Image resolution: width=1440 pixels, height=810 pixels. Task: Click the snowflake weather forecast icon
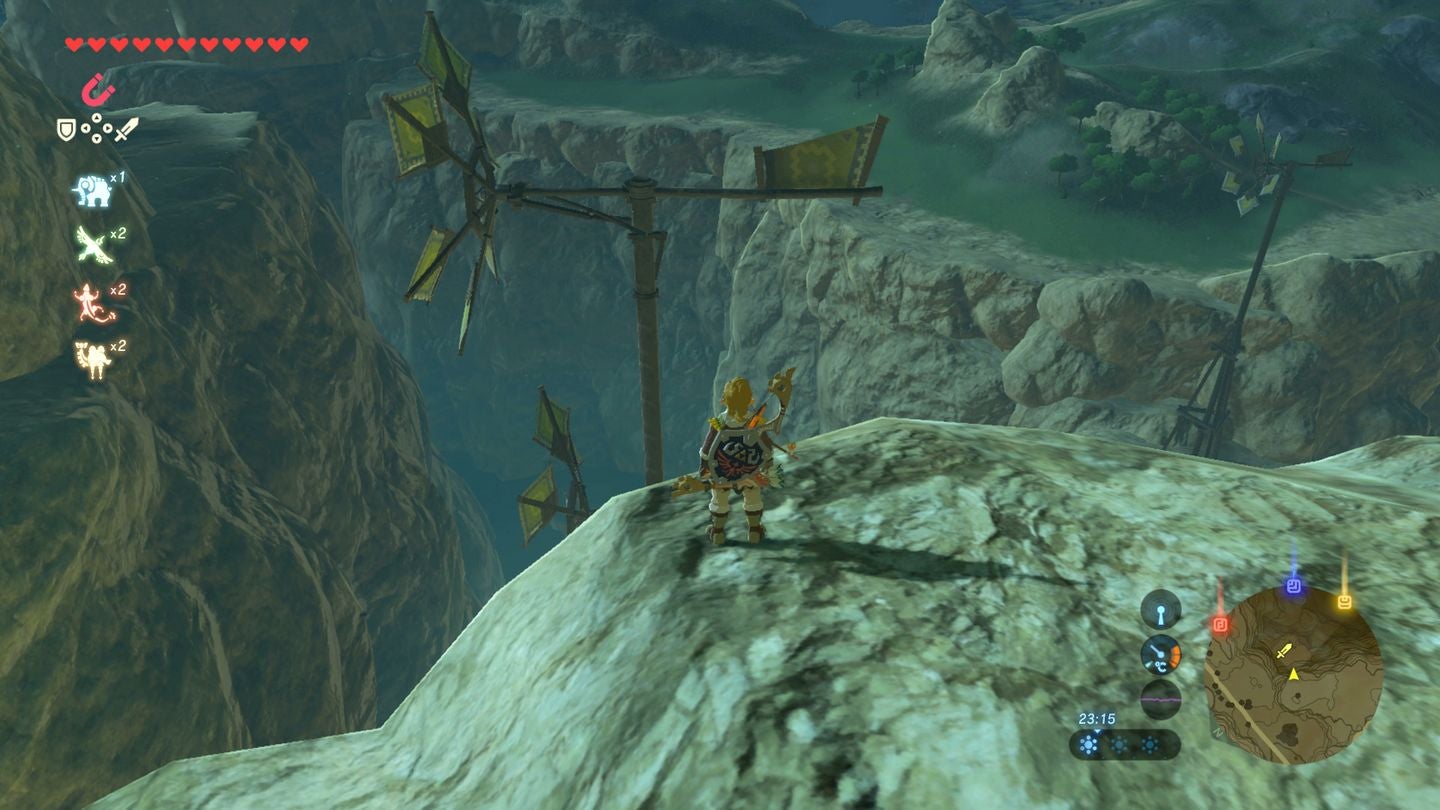click(1088, 743)
